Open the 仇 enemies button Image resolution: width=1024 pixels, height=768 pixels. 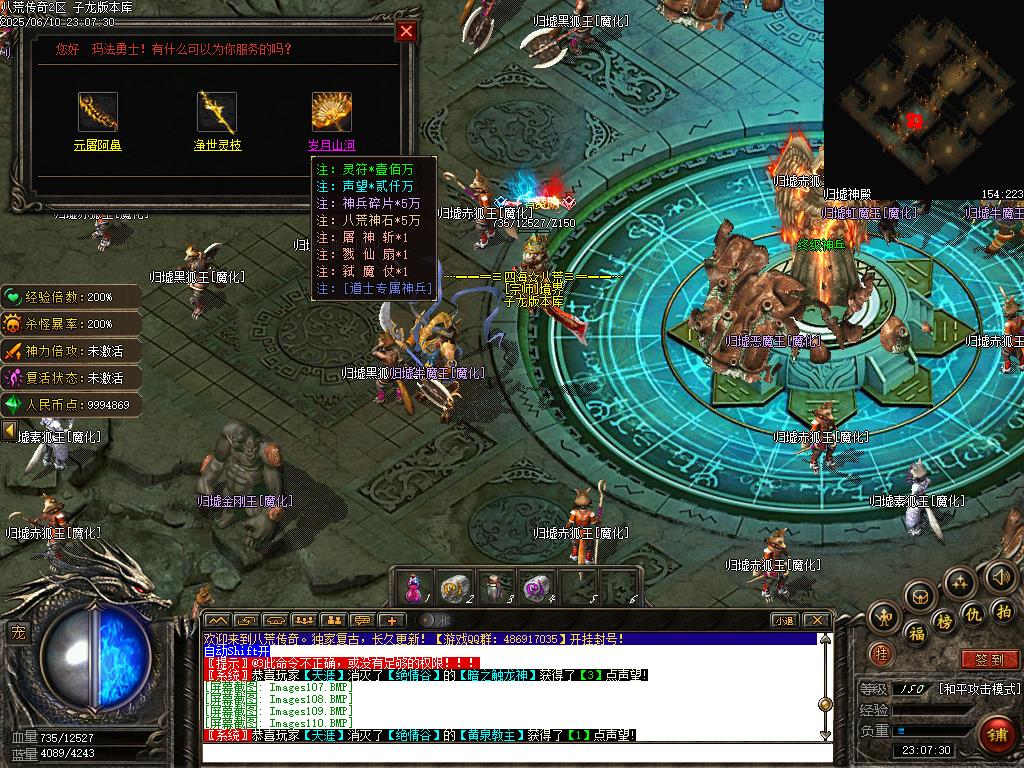point(973,613)
